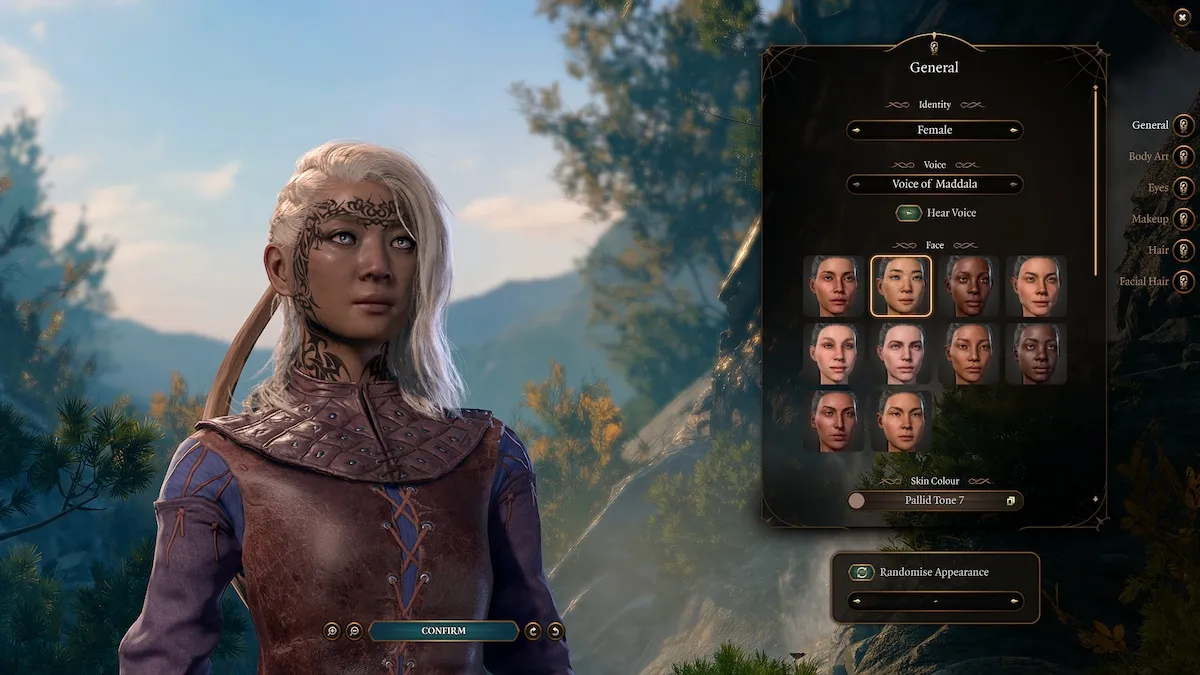
Task: Play the Hear Voice sample
Action: pyautogui.click(x=908, y=213)
